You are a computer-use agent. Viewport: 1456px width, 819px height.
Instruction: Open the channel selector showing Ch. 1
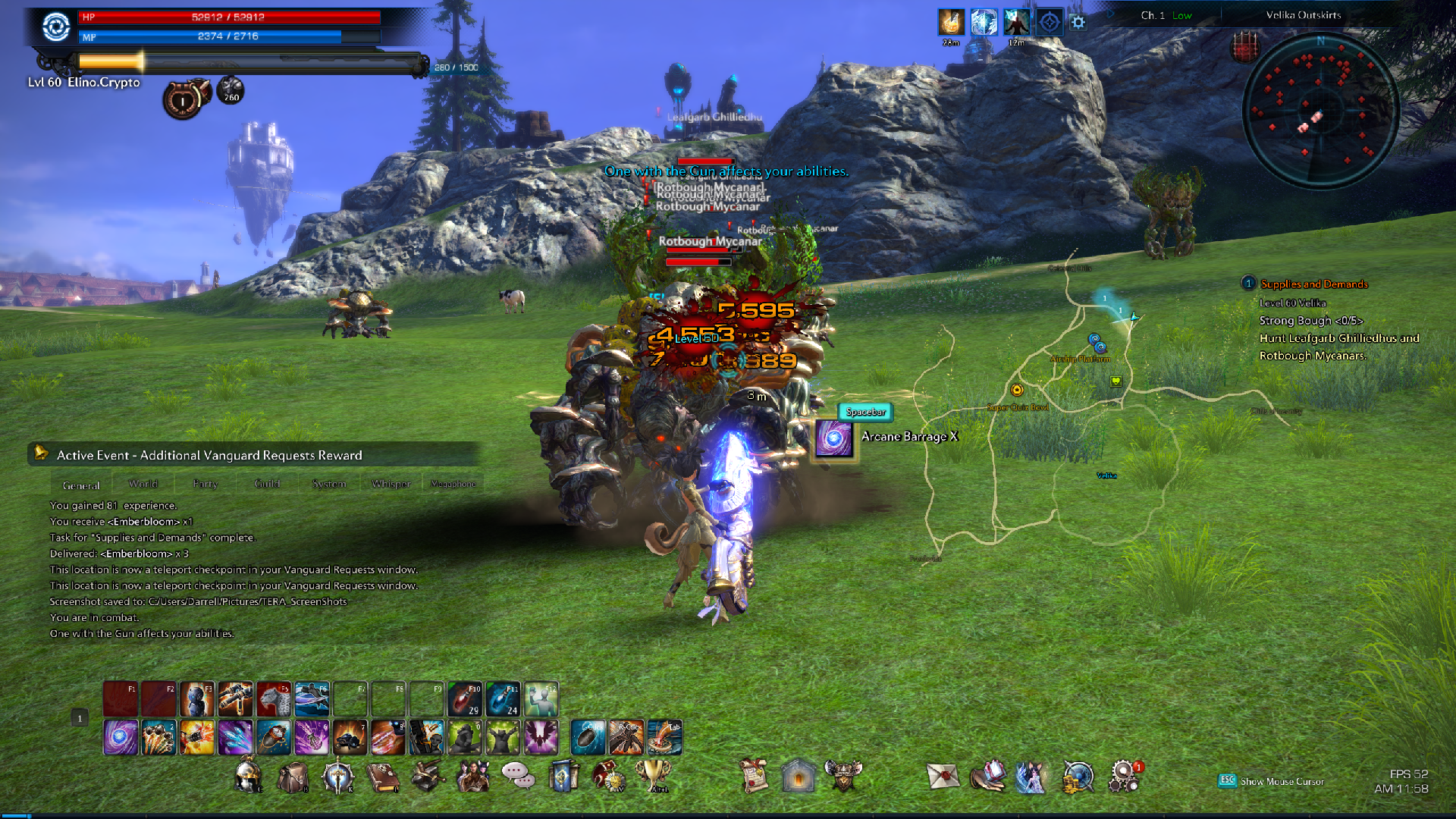click(1166, 15)
